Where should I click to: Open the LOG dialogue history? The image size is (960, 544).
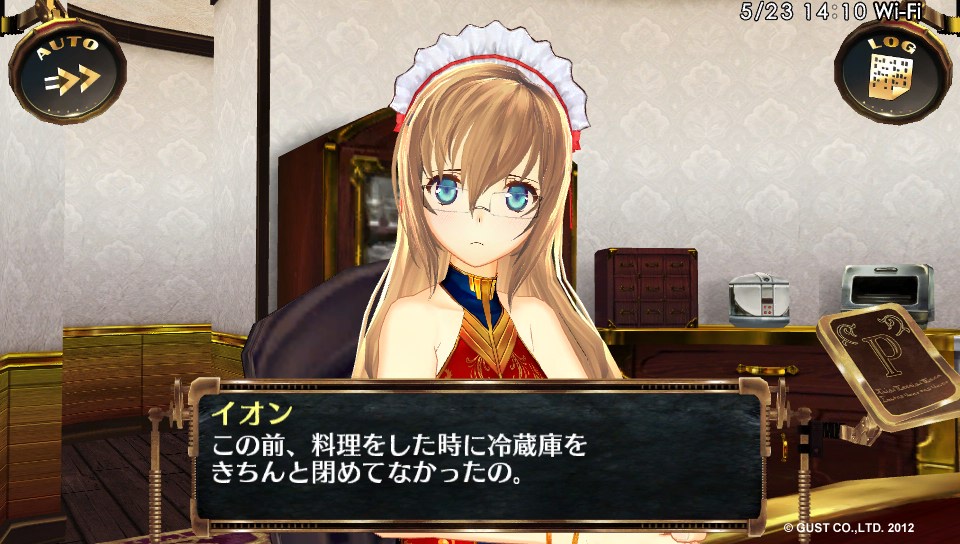[x=892, y=70]
